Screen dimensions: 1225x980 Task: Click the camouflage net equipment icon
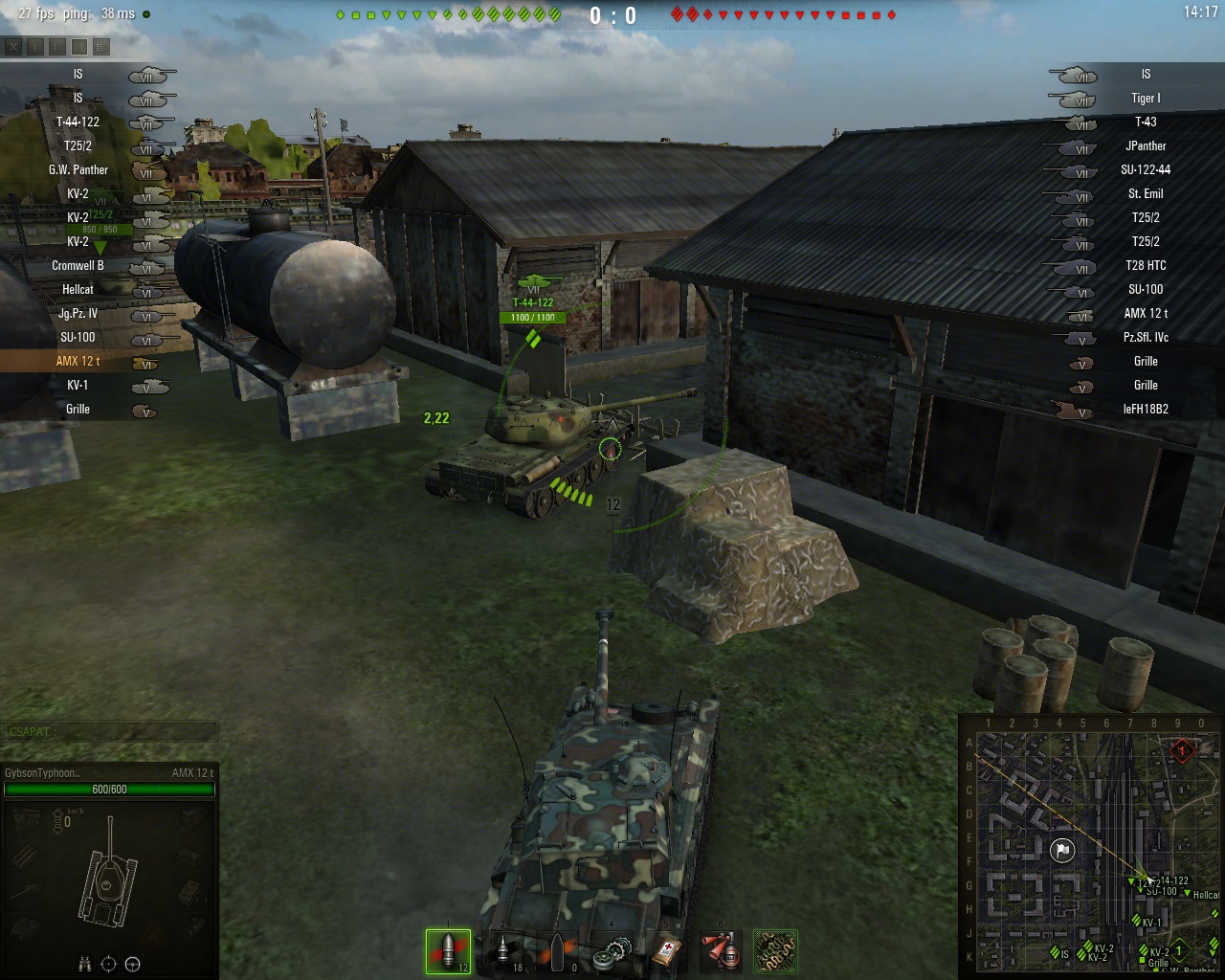click(x=775, y=951)
